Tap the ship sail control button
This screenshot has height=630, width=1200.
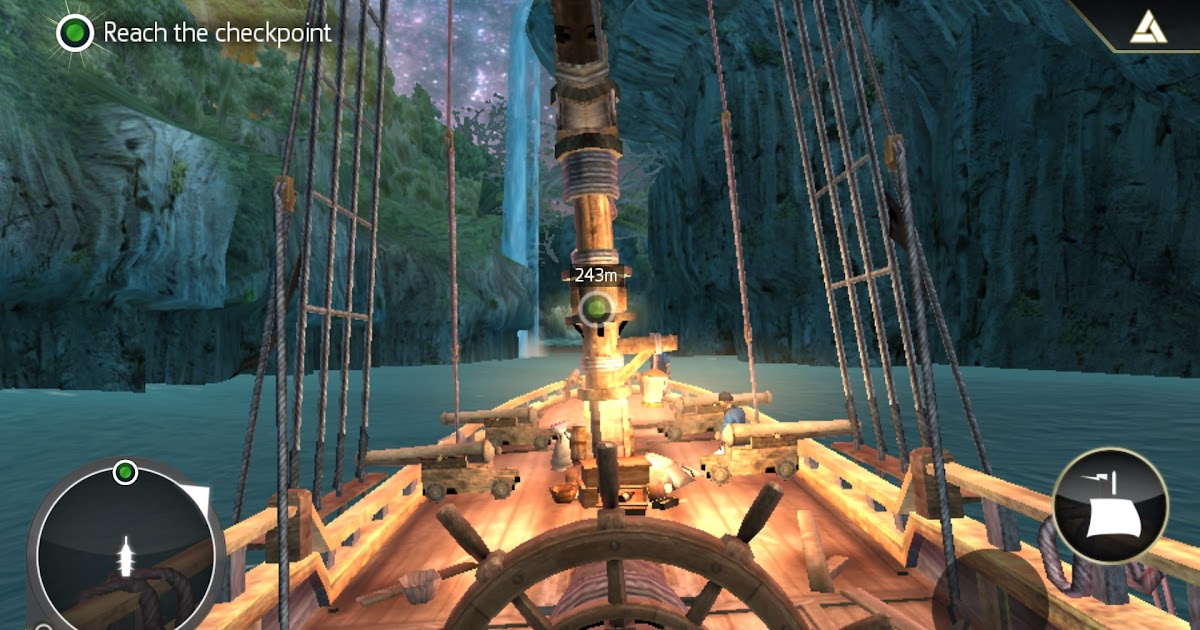point(1110,504)
